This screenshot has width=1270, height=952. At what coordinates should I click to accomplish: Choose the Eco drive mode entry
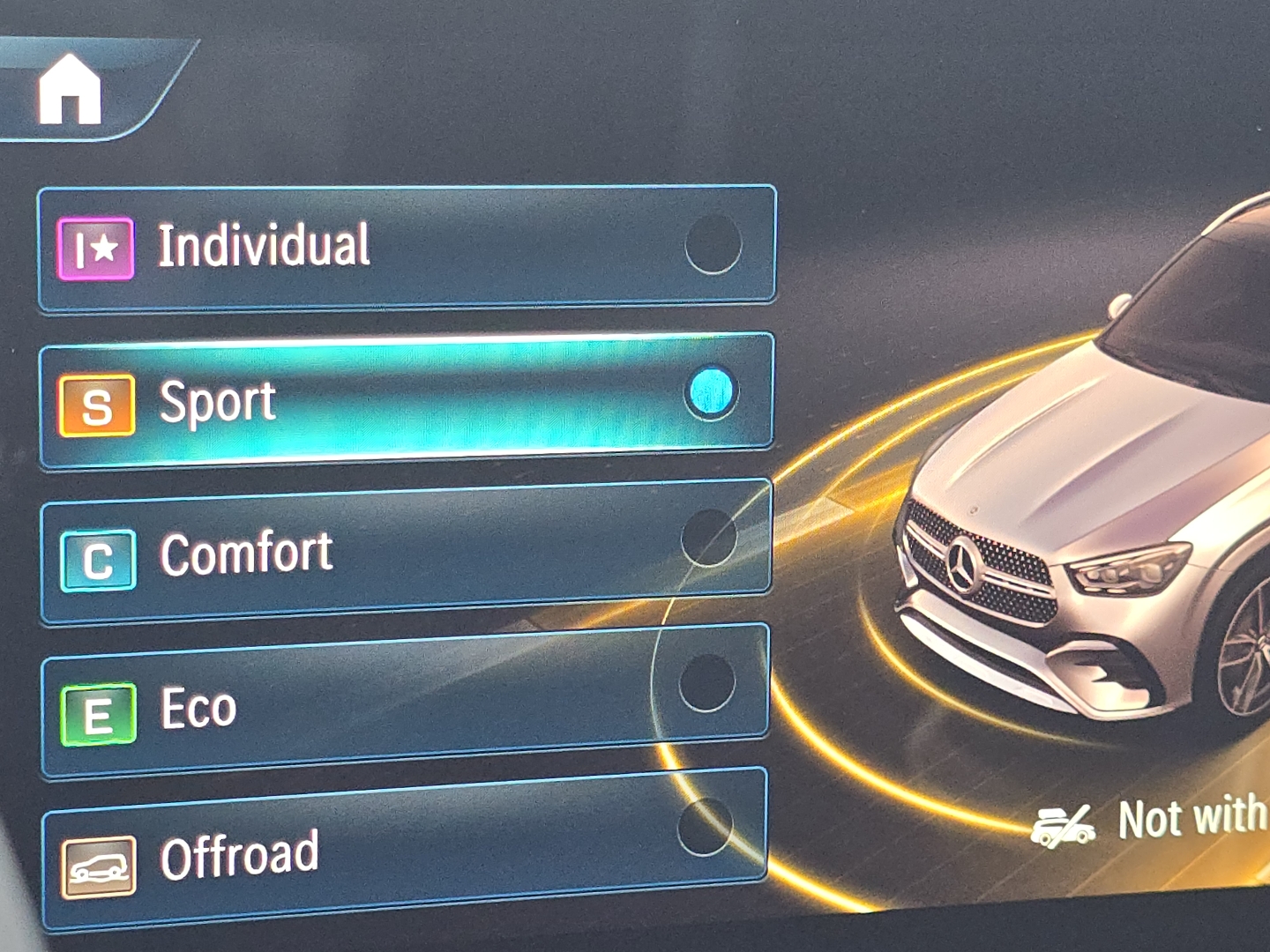[x=406, y=705]
